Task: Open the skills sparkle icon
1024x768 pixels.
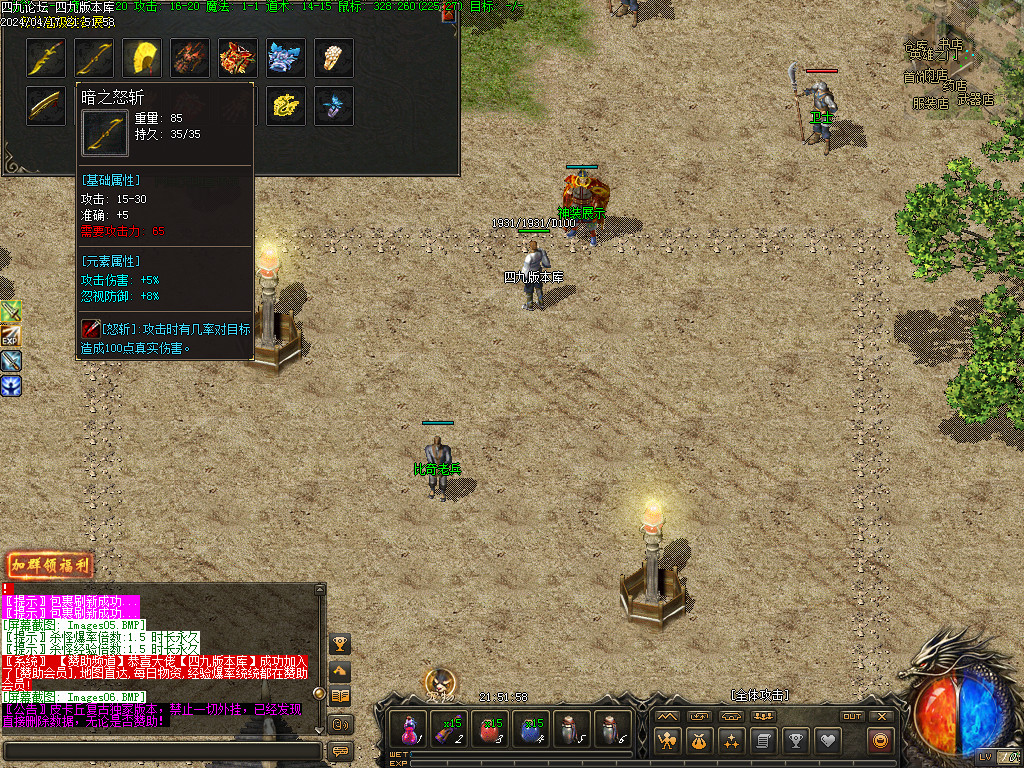Action: 732,741
